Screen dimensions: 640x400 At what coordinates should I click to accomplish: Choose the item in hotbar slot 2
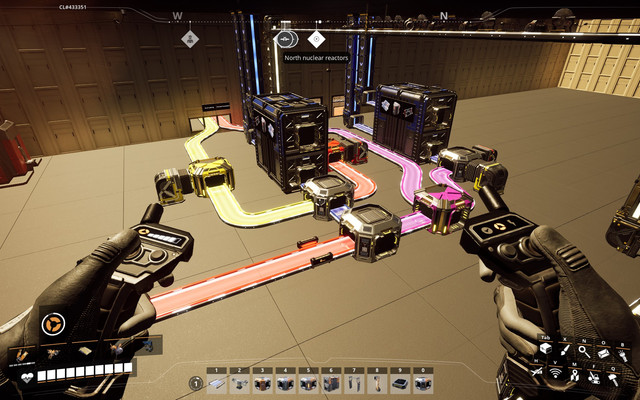[240, 383]
